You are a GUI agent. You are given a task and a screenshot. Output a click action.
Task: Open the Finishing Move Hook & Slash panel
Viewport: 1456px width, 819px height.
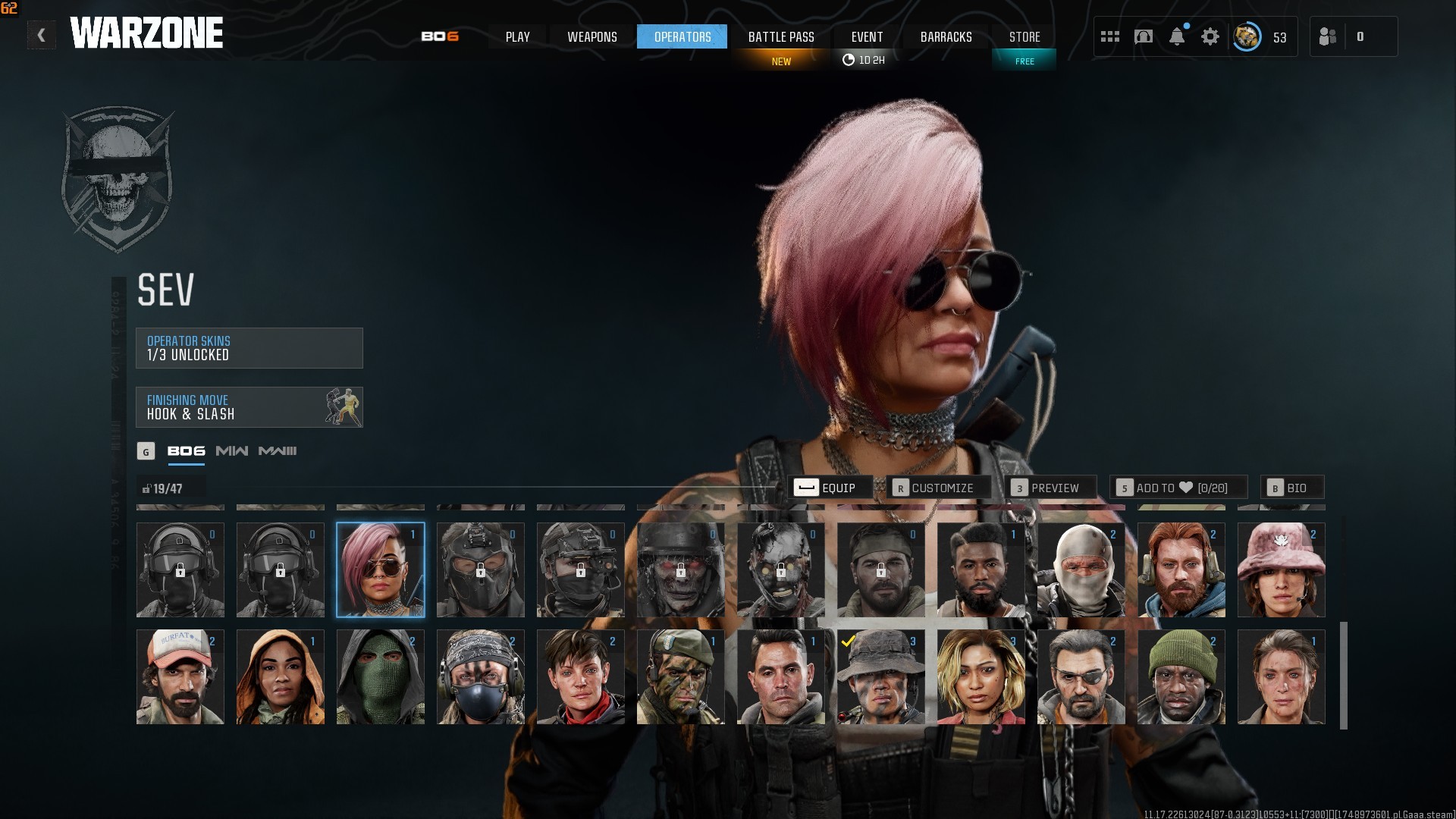pos(249,407)
